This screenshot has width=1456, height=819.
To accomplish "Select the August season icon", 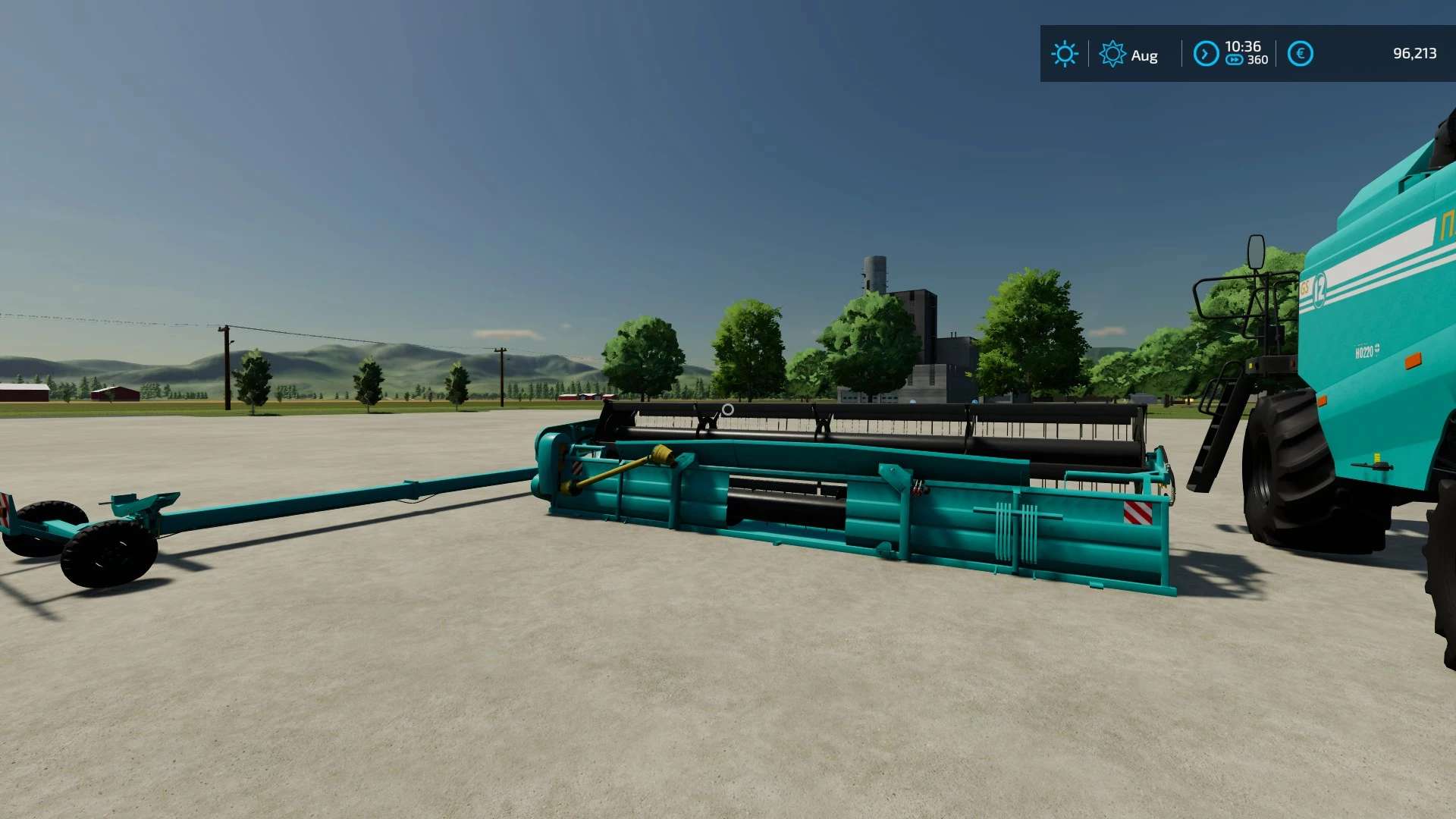I will [1112, 55].
